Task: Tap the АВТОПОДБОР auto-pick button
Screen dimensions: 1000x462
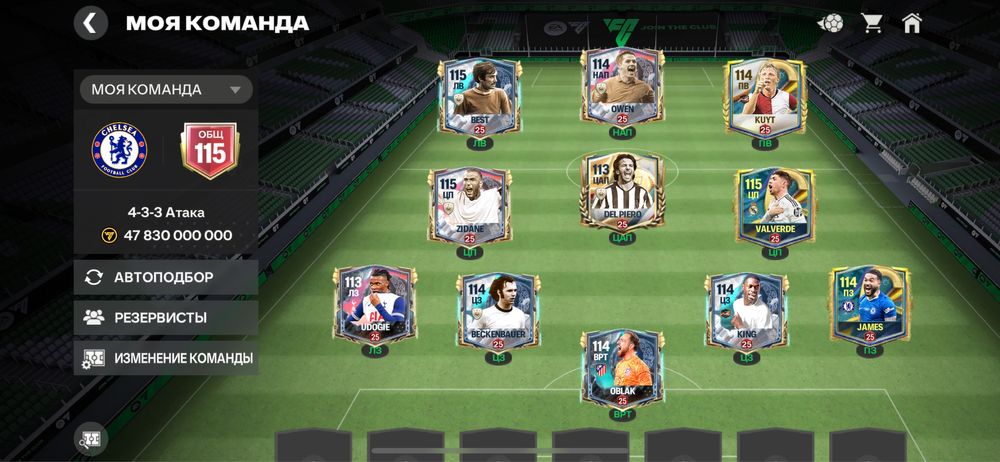Action: point(166,277)
